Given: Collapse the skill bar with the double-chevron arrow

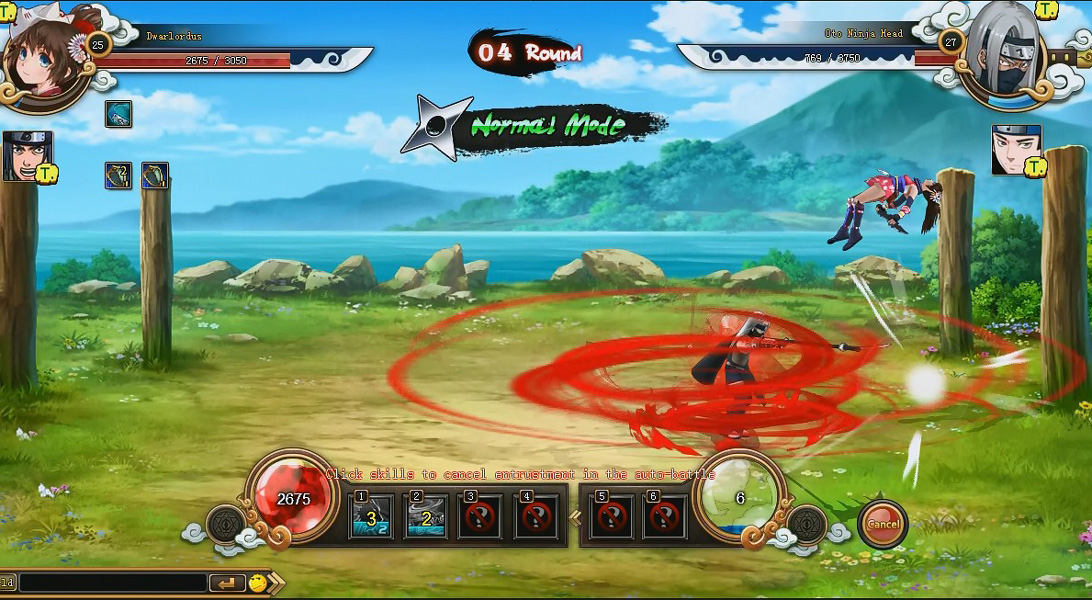Looking at the screenshot, I should 575,518.
